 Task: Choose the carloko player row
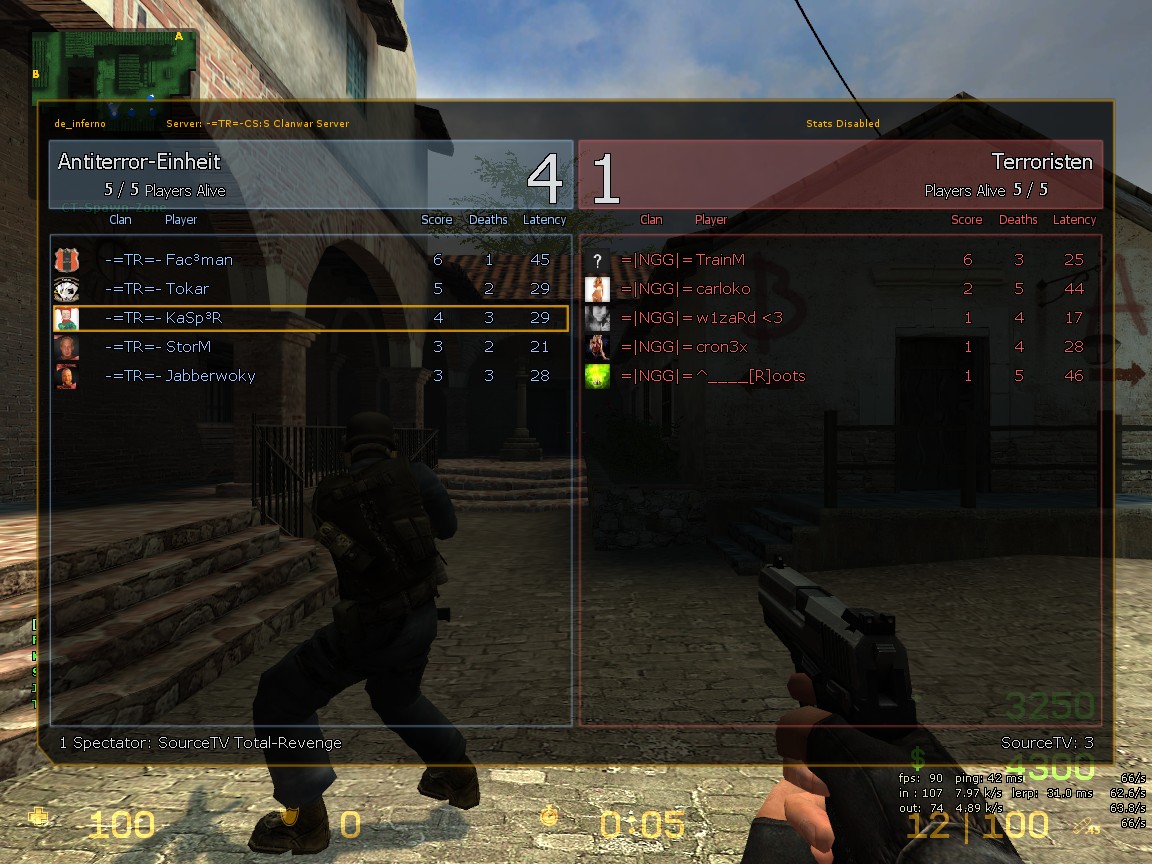[x=840, y=289]
